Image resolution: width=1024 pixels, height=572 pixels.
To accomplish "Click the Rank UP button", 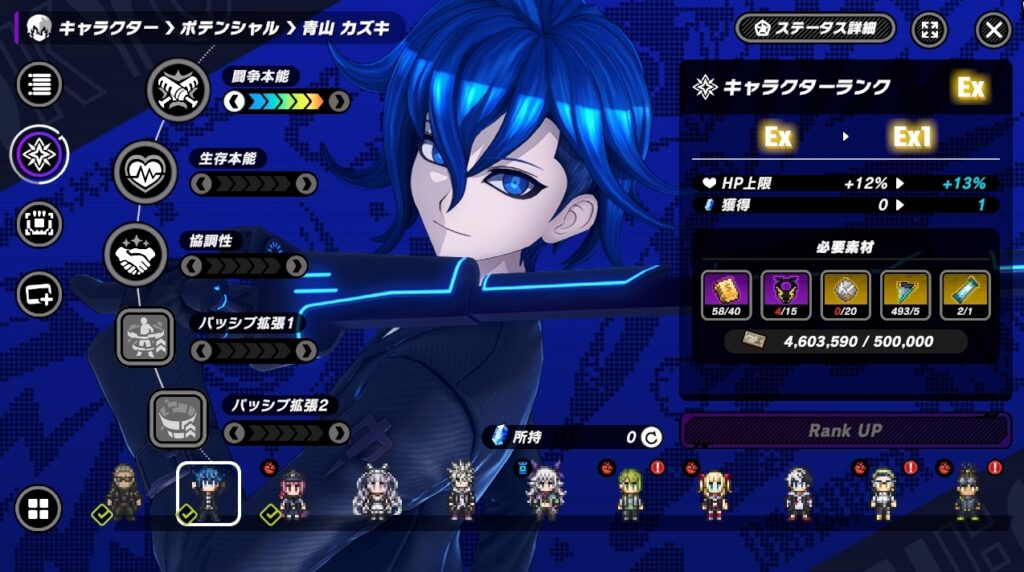I will (x=845, y=431).
